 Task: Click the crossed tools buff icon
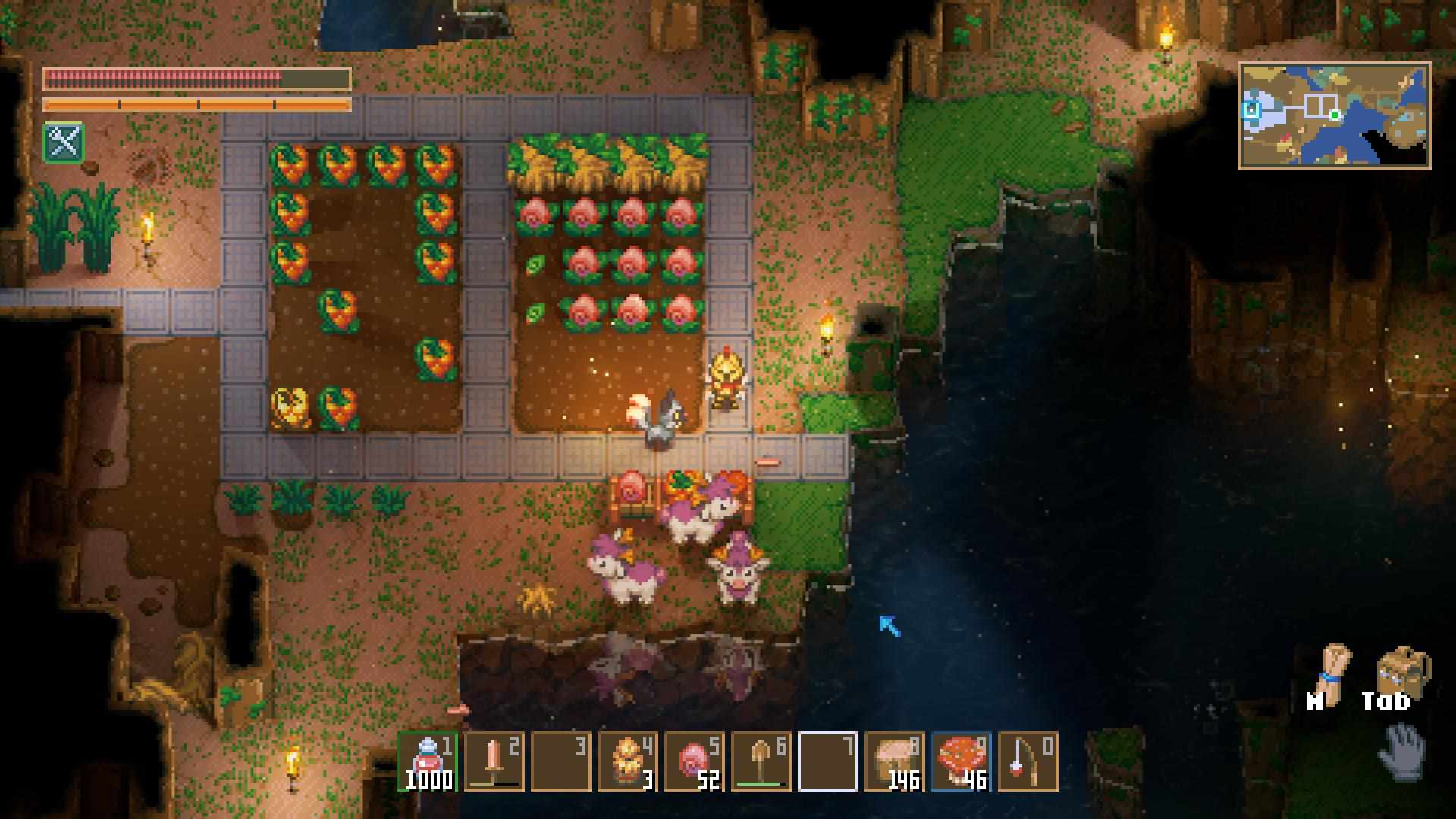point(64,142)
